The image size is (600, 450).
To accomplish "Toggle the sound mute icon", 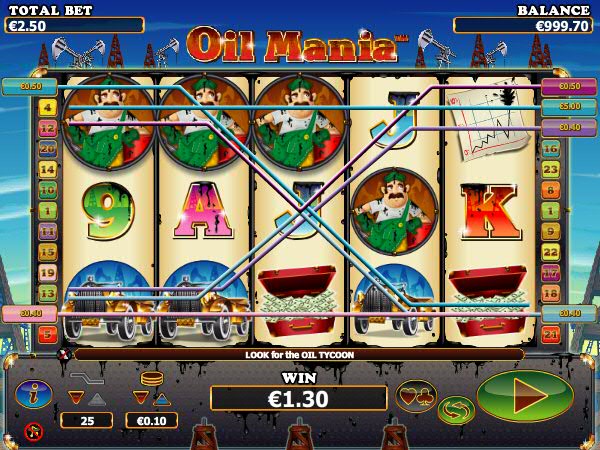I will [33, 432].
